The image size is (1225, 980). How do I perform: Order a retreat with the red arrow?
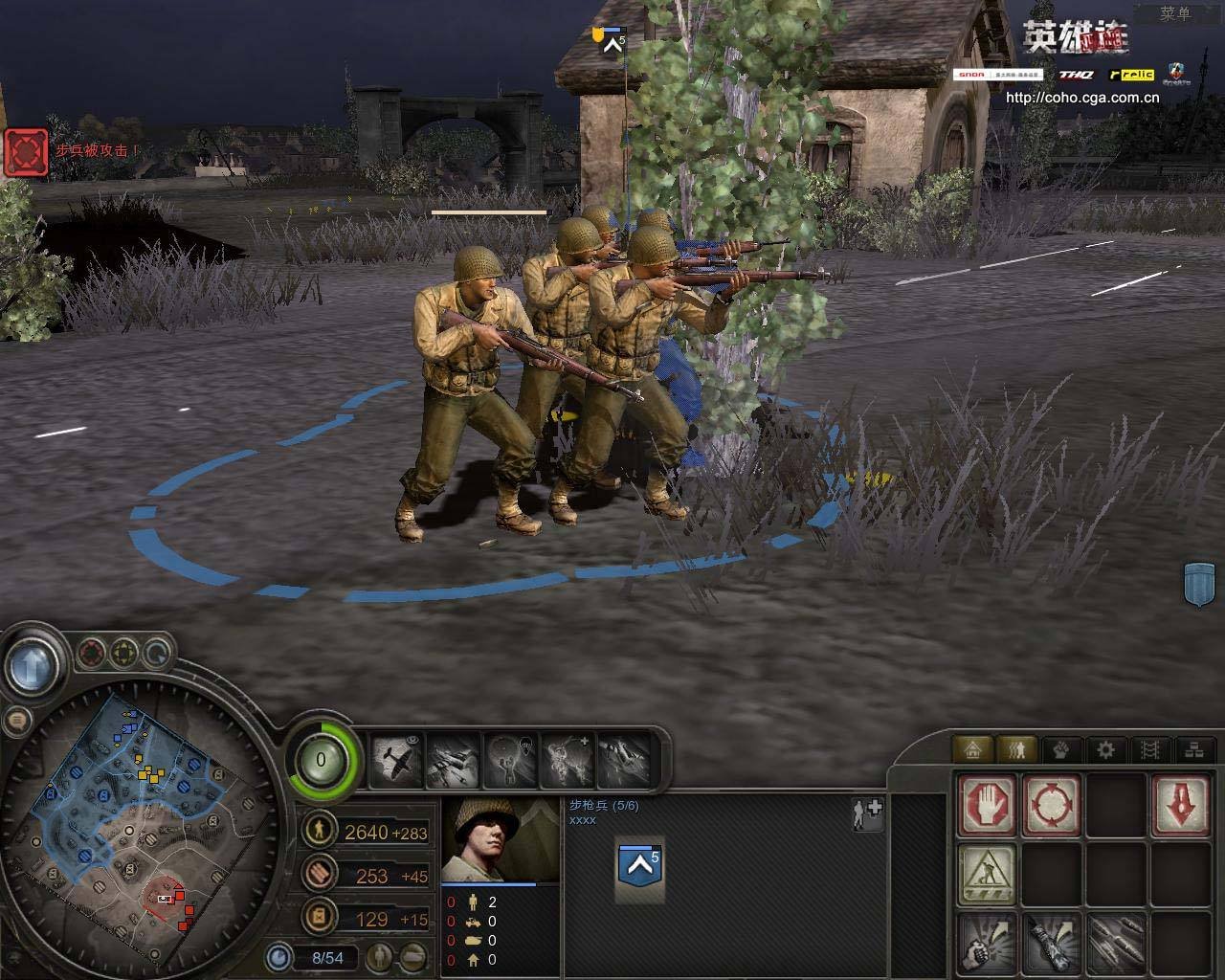(1182, 805)
